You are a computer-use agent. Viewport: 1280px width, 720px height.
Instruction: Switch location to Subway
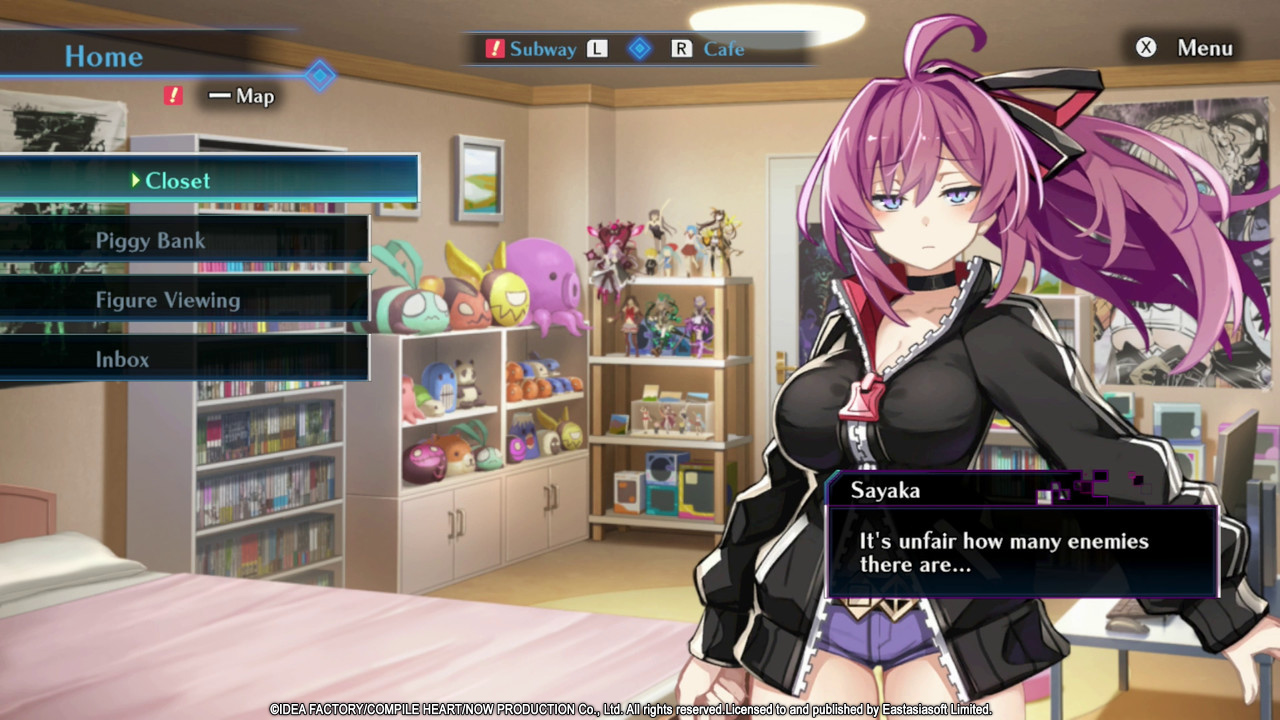point(542,49)
